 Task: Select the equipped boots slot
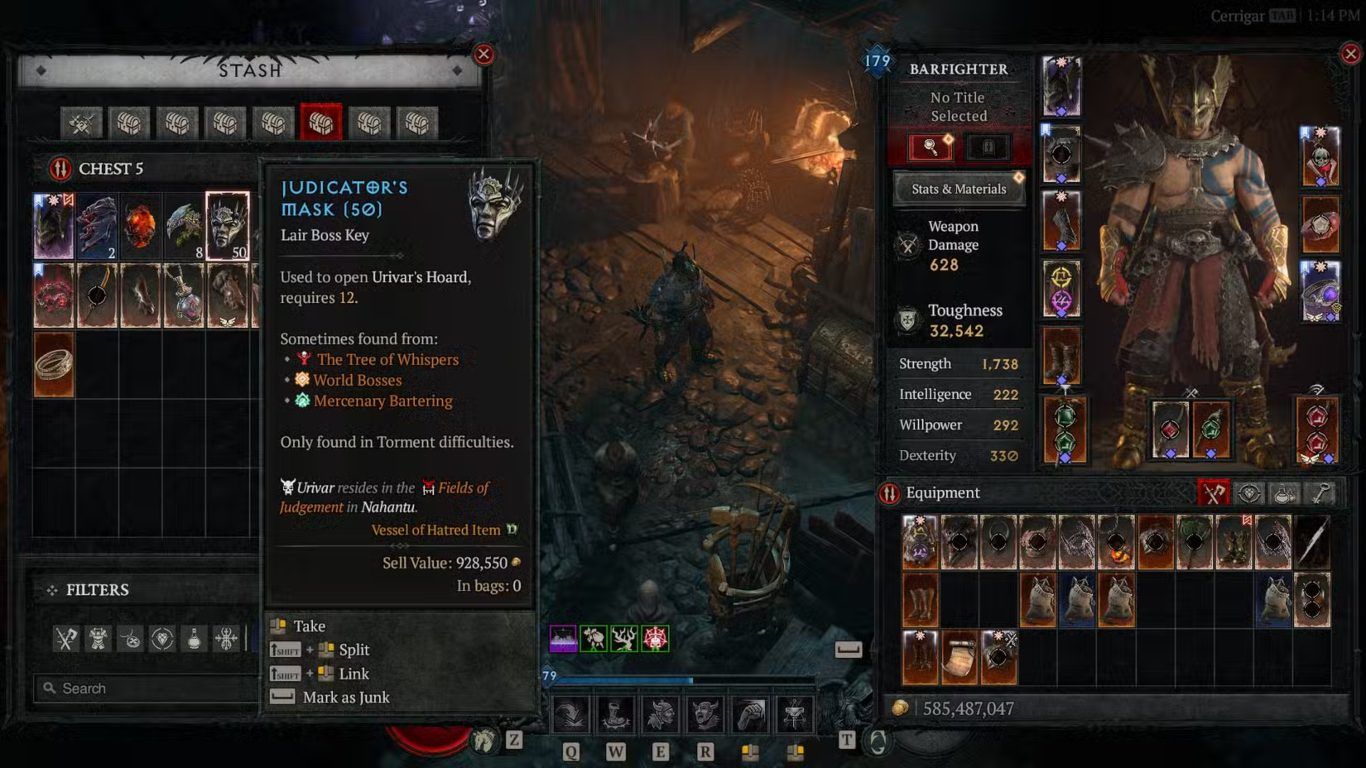click(x=1062, y=356)
